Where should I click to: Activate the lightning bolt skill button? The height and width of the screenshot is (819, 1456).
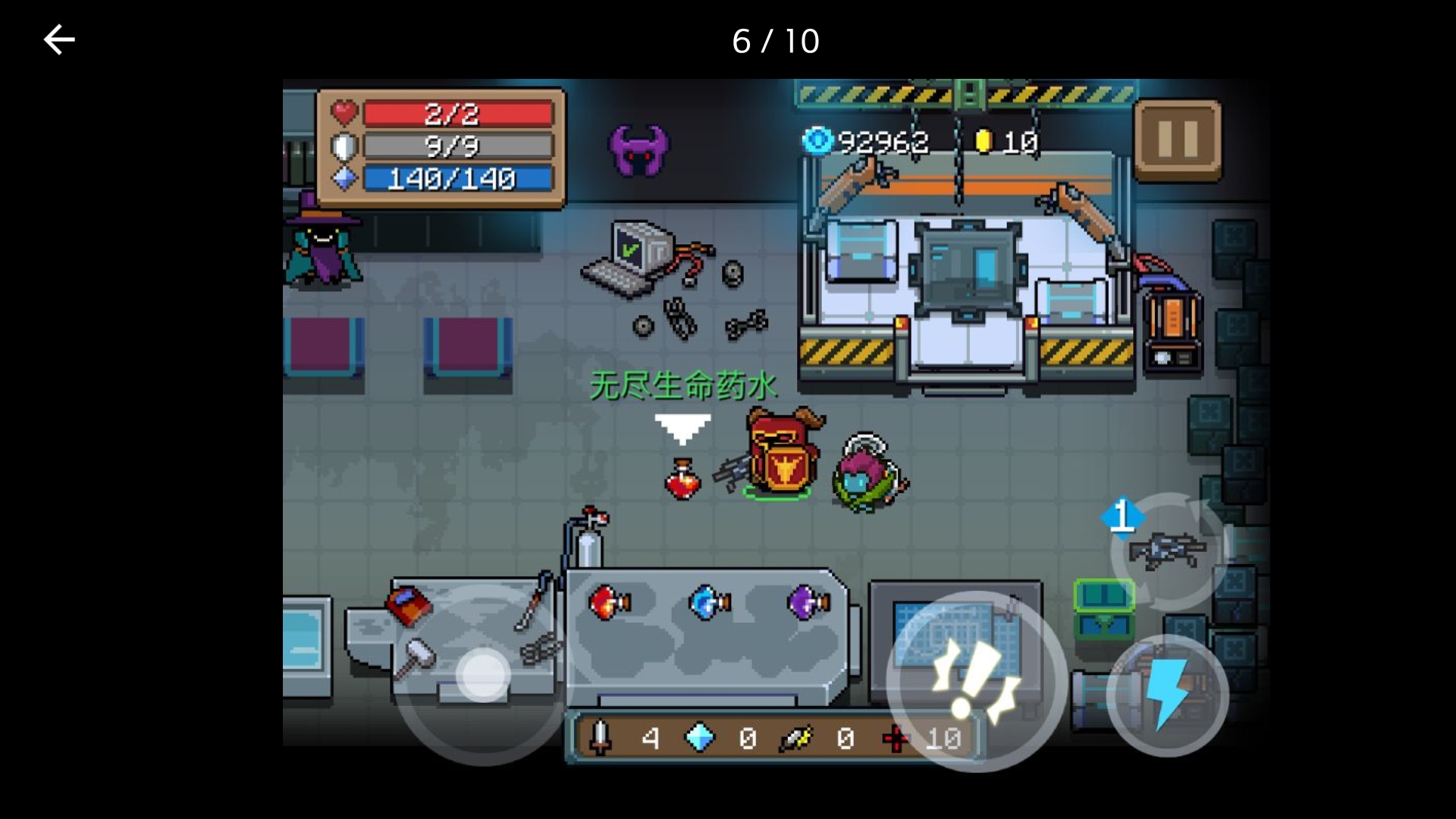pyautogui.click(x=1167, y=695)
